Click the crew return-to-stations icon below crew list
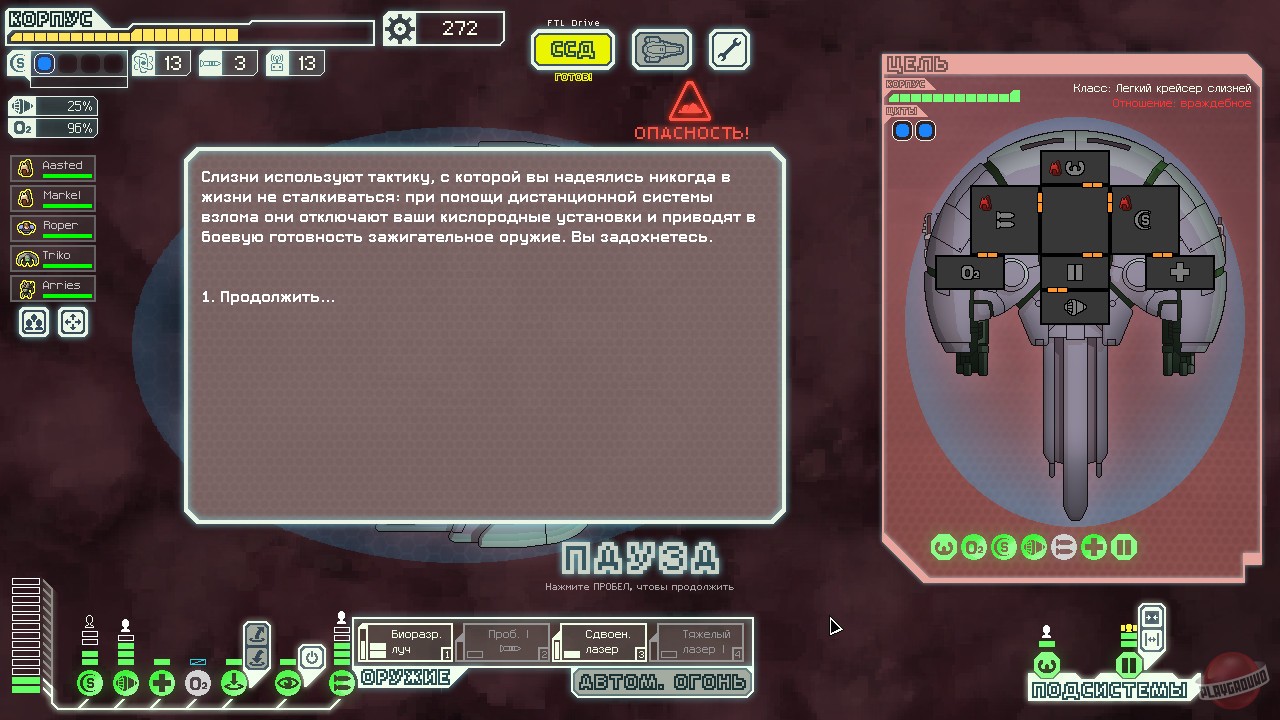1280x720 pixels. (33, 322)
